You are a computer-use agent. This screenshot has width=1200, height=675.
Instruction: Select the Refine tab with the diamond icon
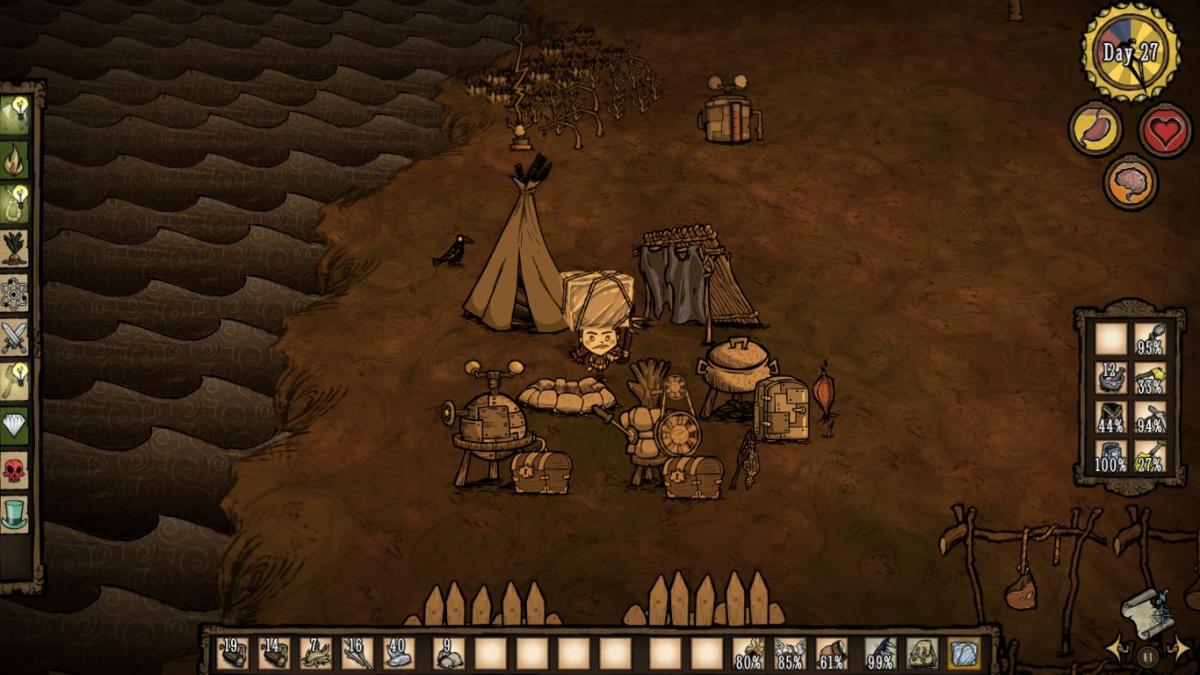click(x=14, y=426)
